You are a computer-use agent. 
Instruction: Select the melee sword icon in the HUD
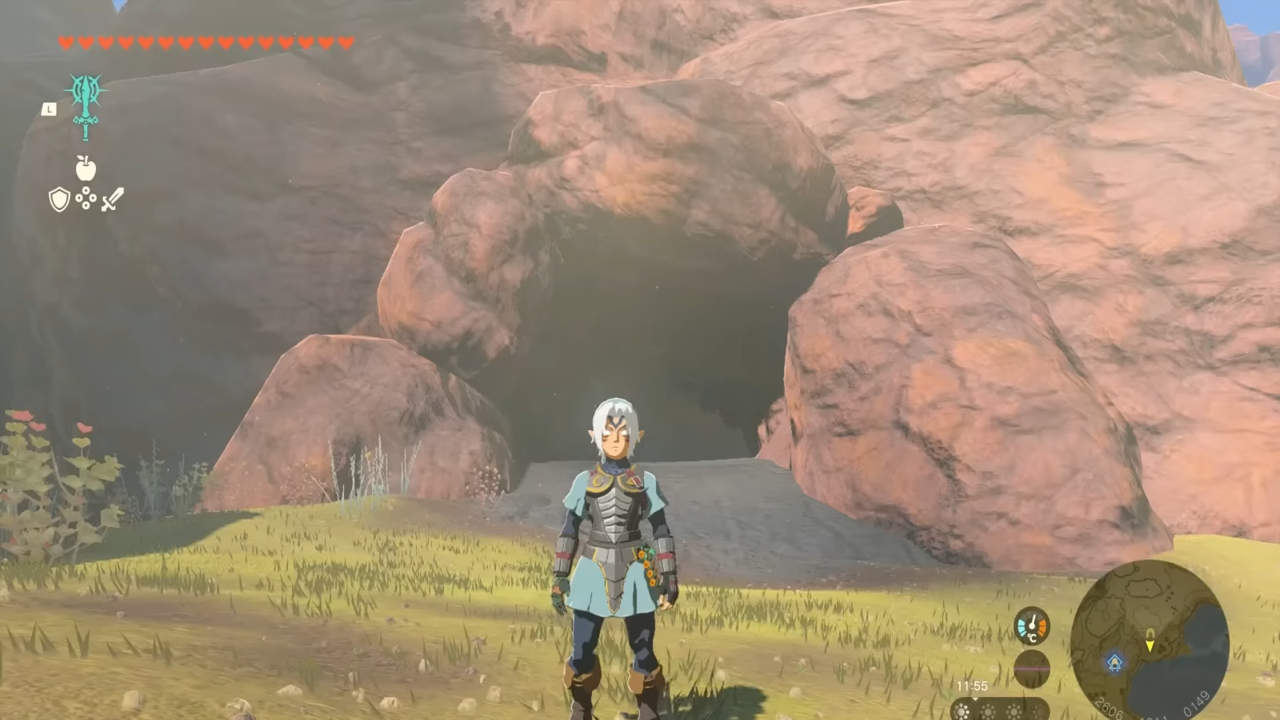(112, 199)
